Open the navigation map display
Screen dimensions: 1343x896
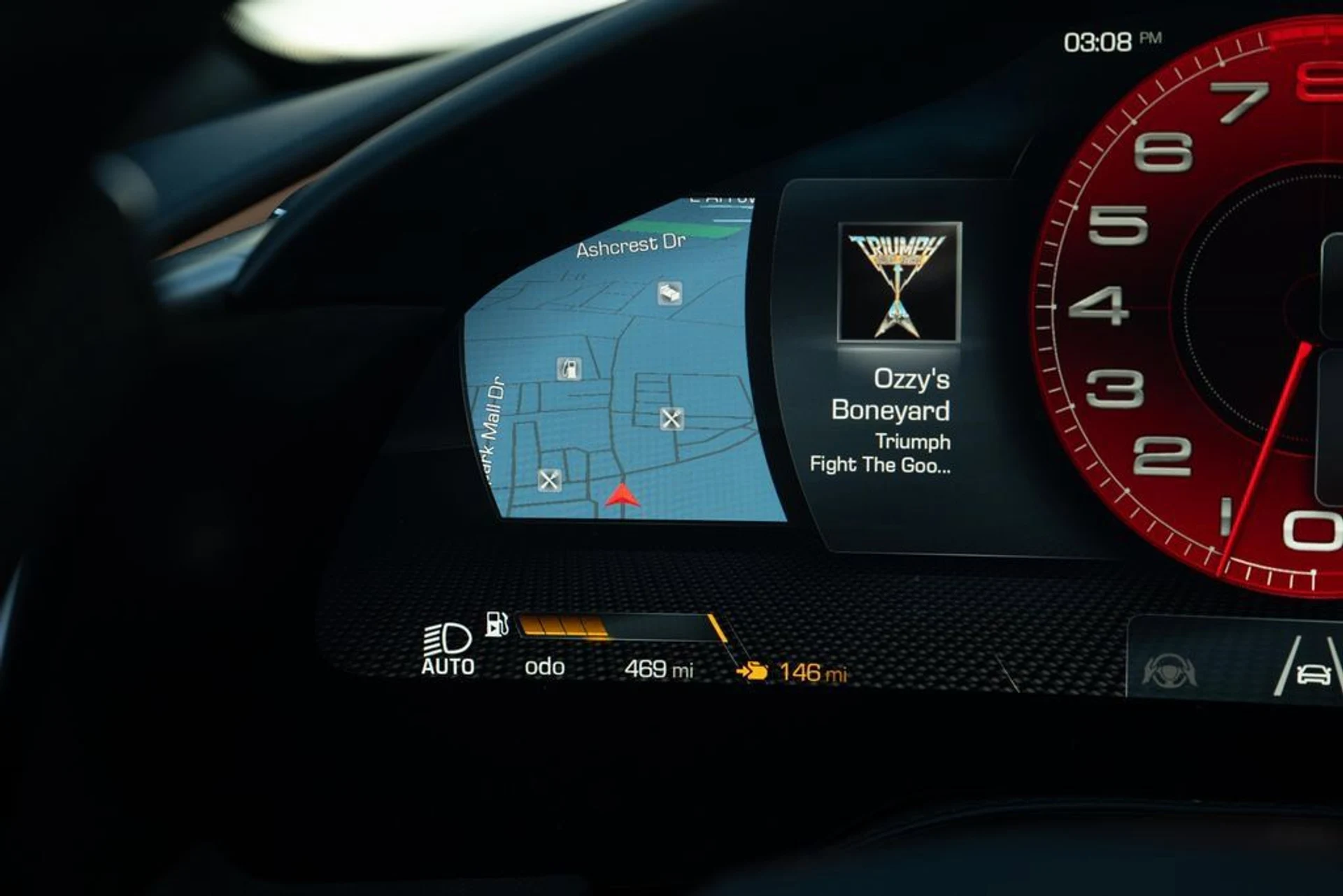[623, 364]
